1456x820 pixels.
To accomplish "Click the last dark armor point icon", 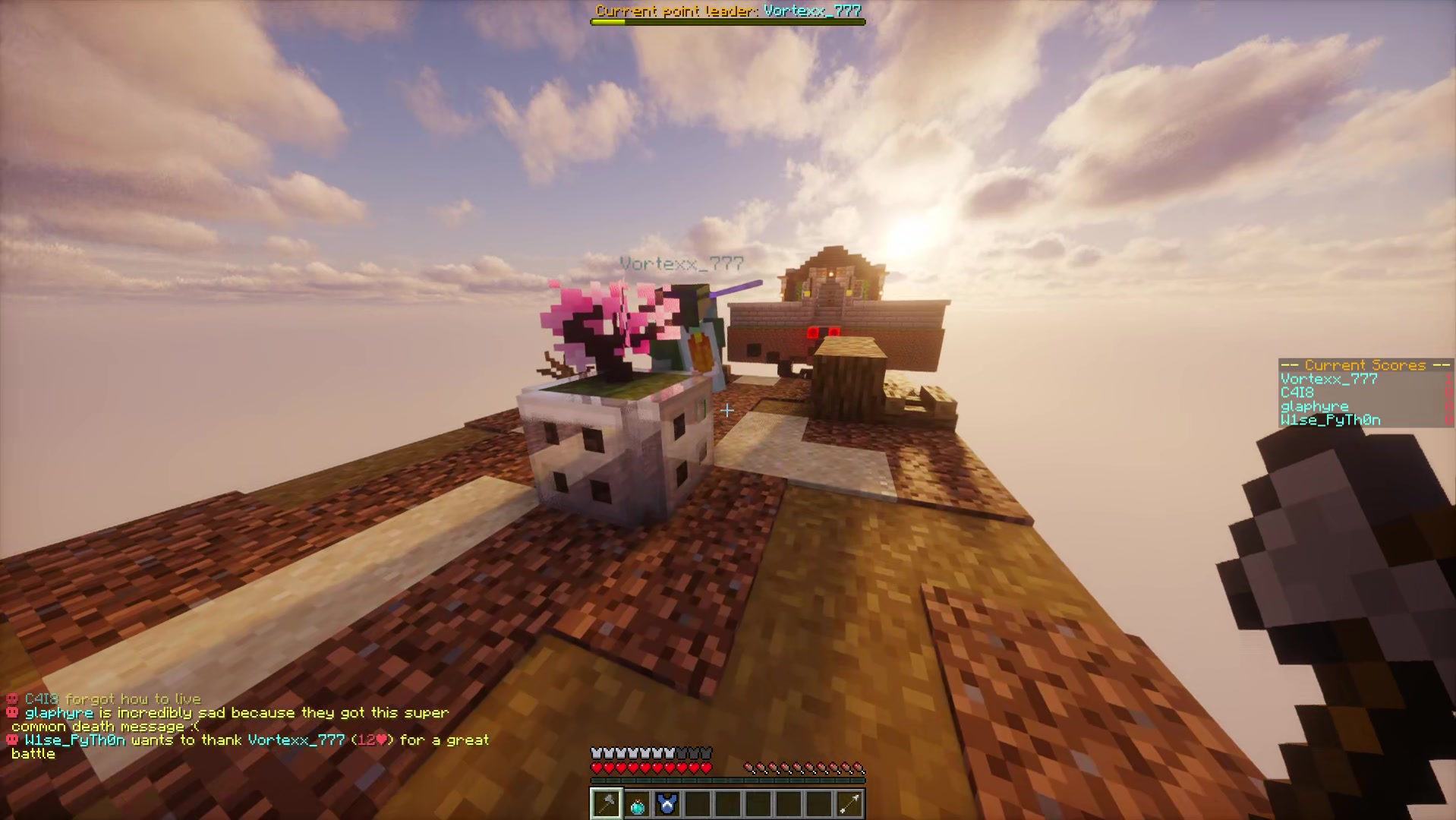I will click(x=706, y=752).
